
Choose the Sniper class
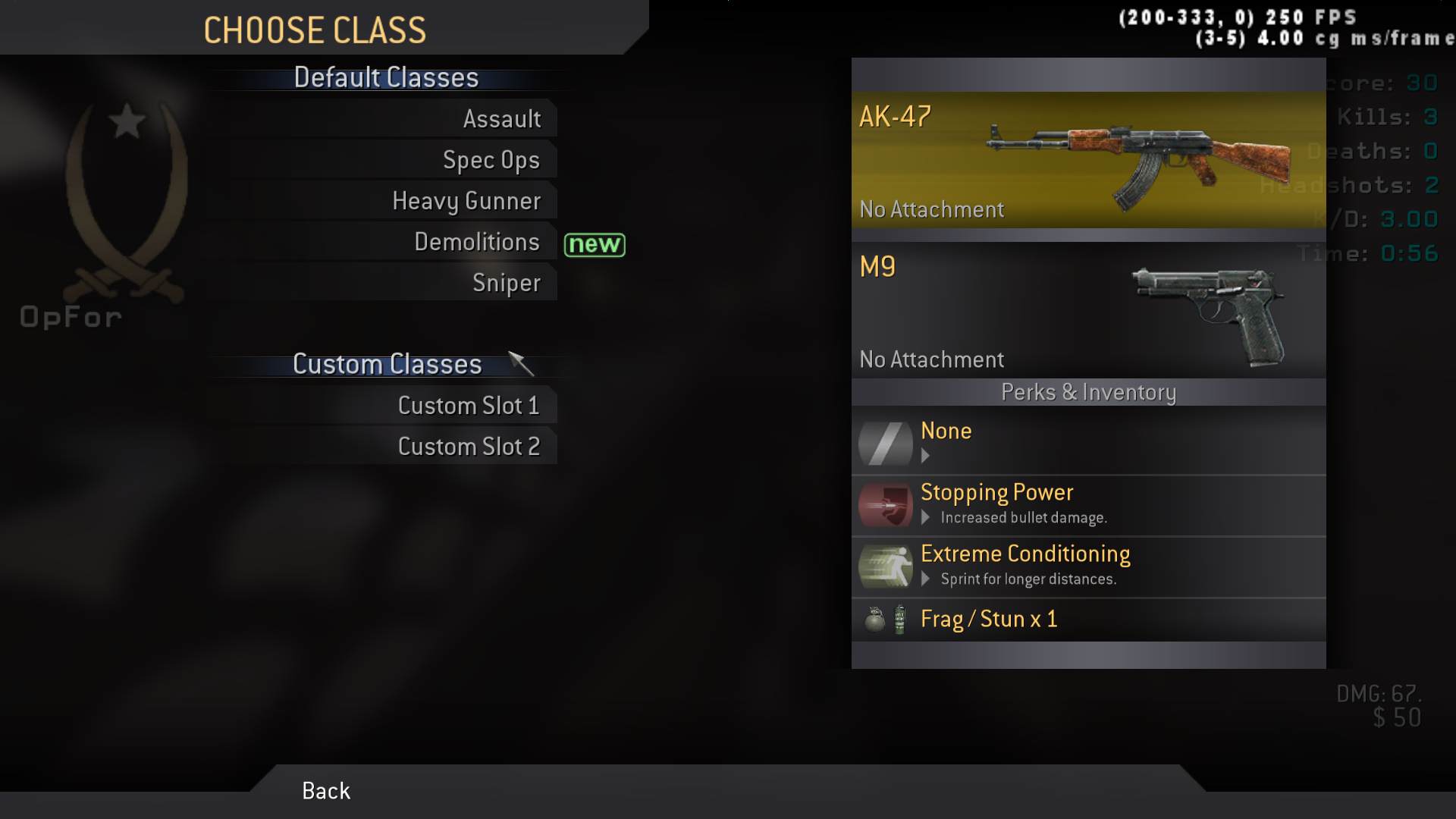pyautogui.click(x=506, y=283)
